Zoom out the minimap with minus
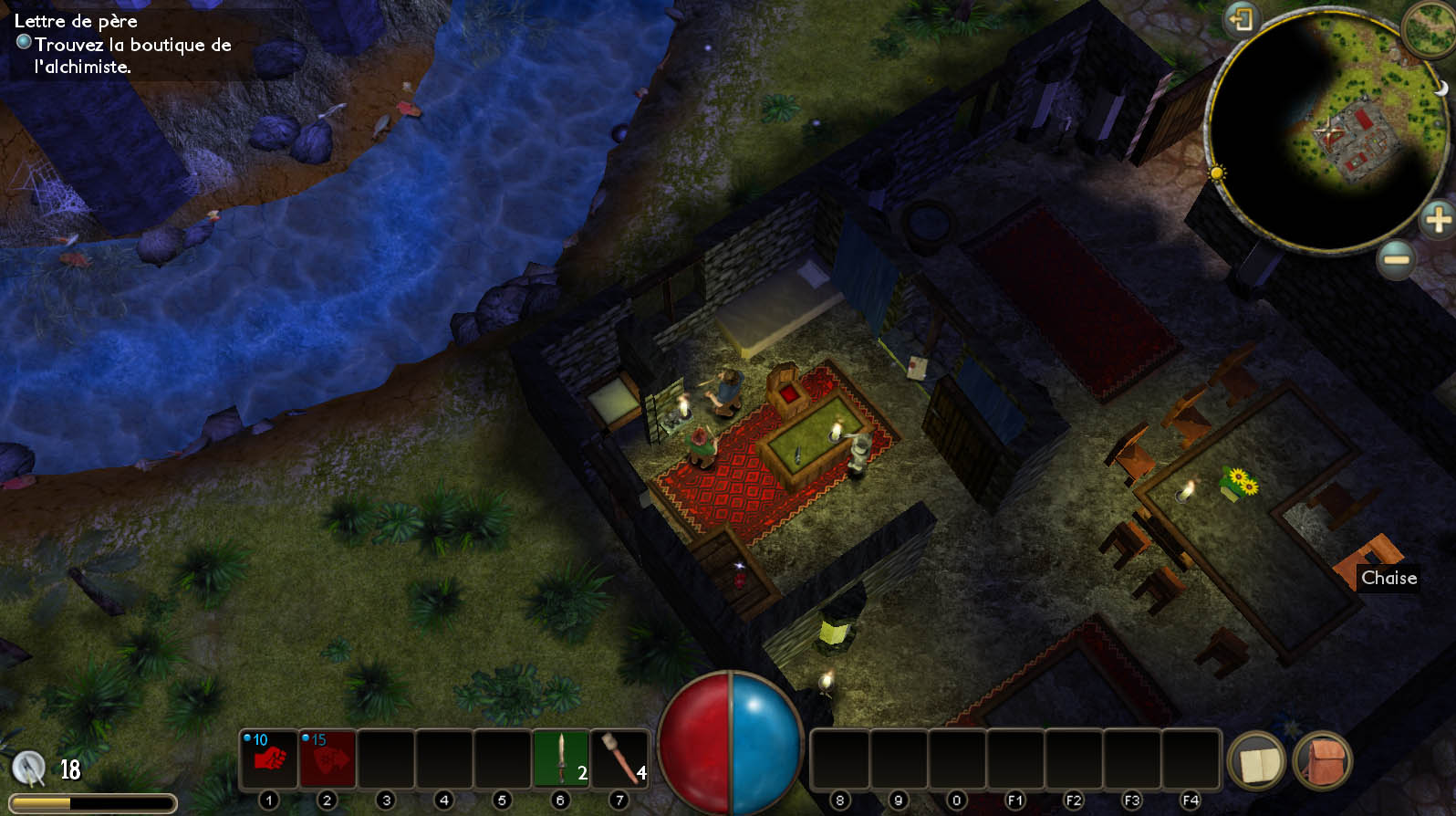1456x816 pixels. (1396, 260)
